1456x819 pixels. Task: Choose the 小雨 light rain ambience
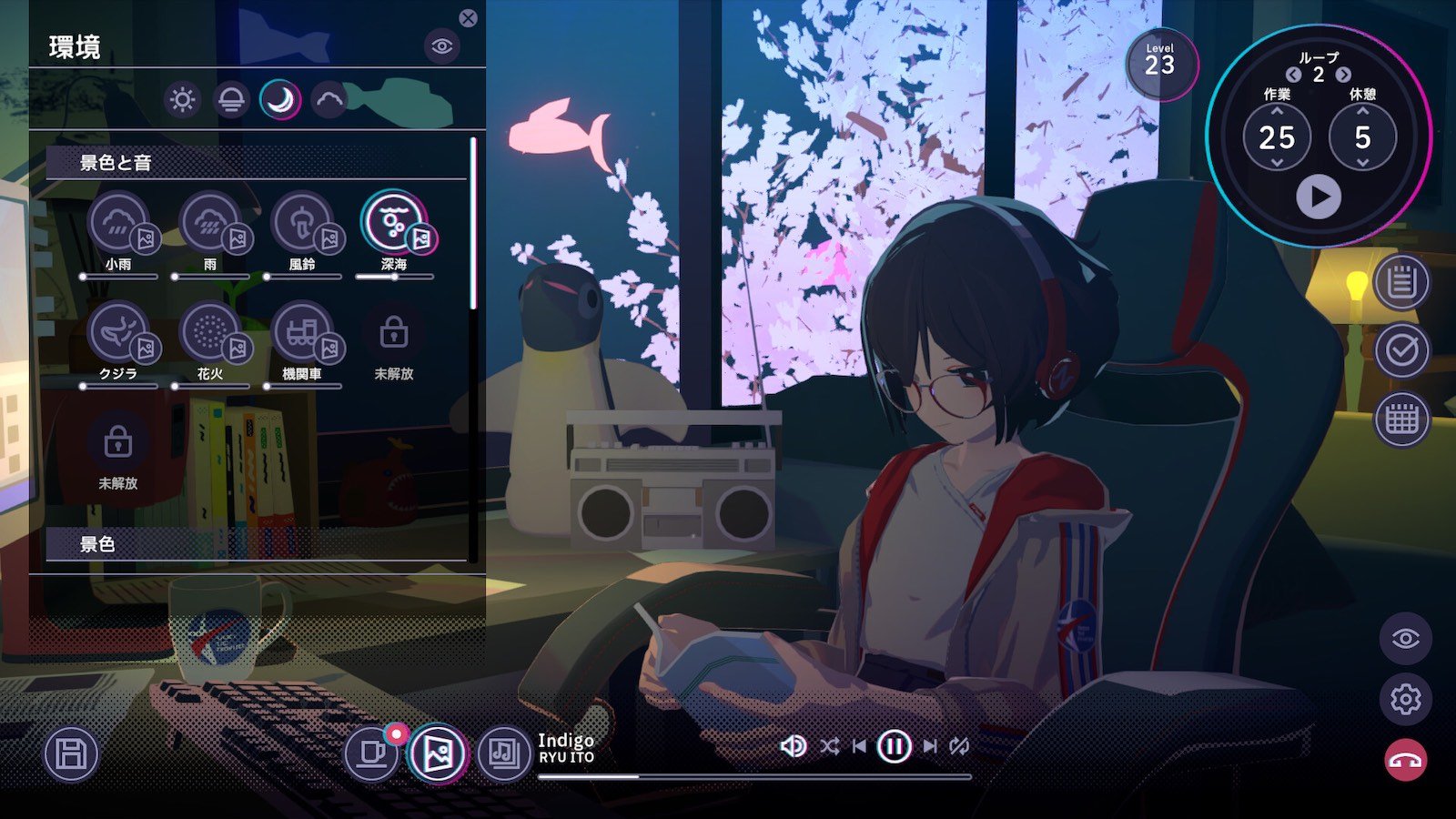(x=118, y=222)
